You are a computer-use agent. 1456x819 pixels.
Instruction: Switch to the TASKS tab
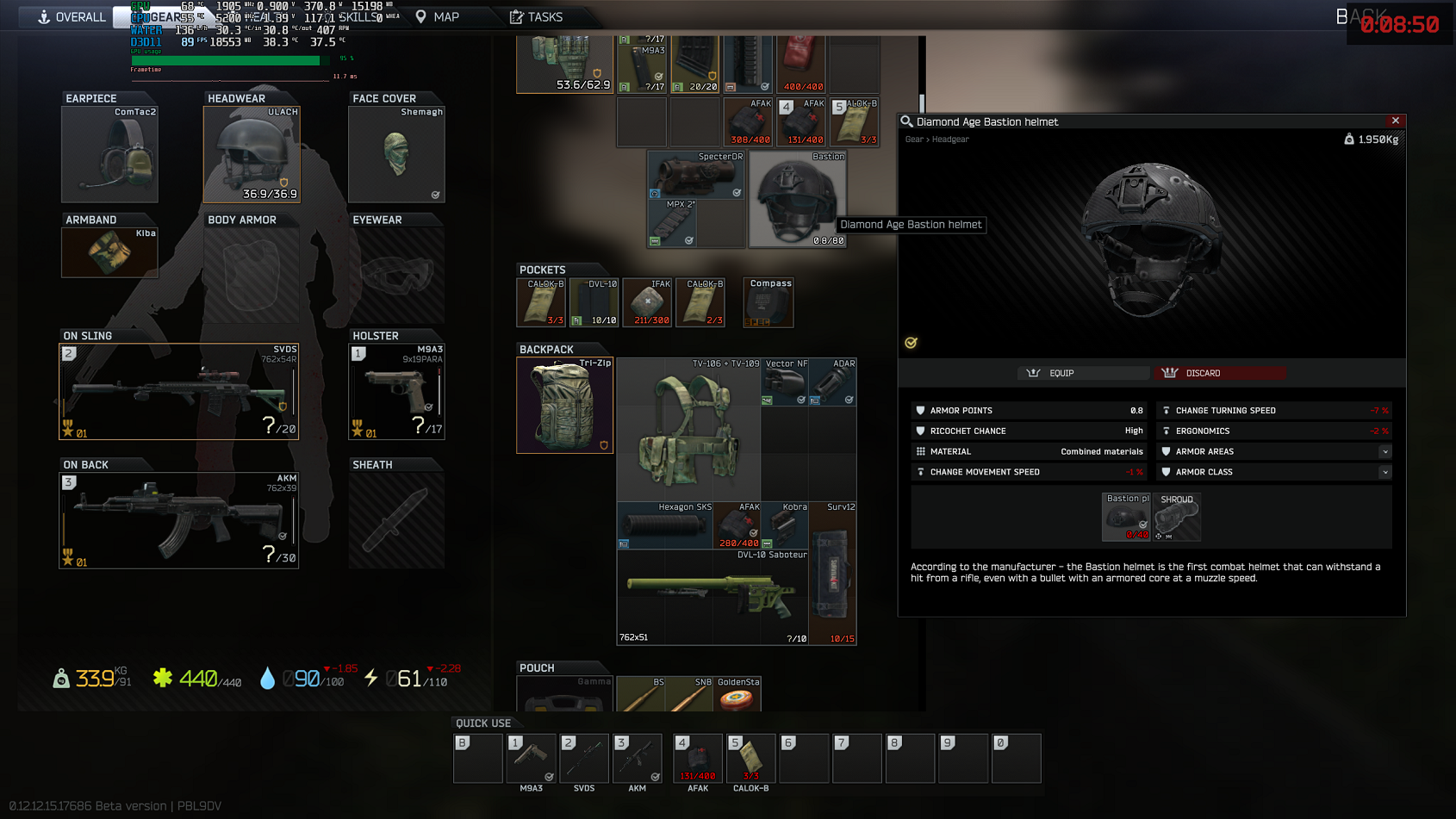coord(536,16)
